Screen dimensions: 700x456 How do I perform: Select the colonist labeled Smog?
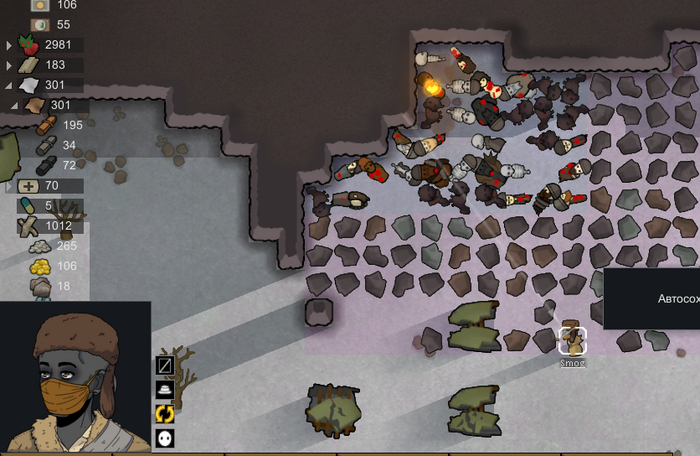click(571, 341)
